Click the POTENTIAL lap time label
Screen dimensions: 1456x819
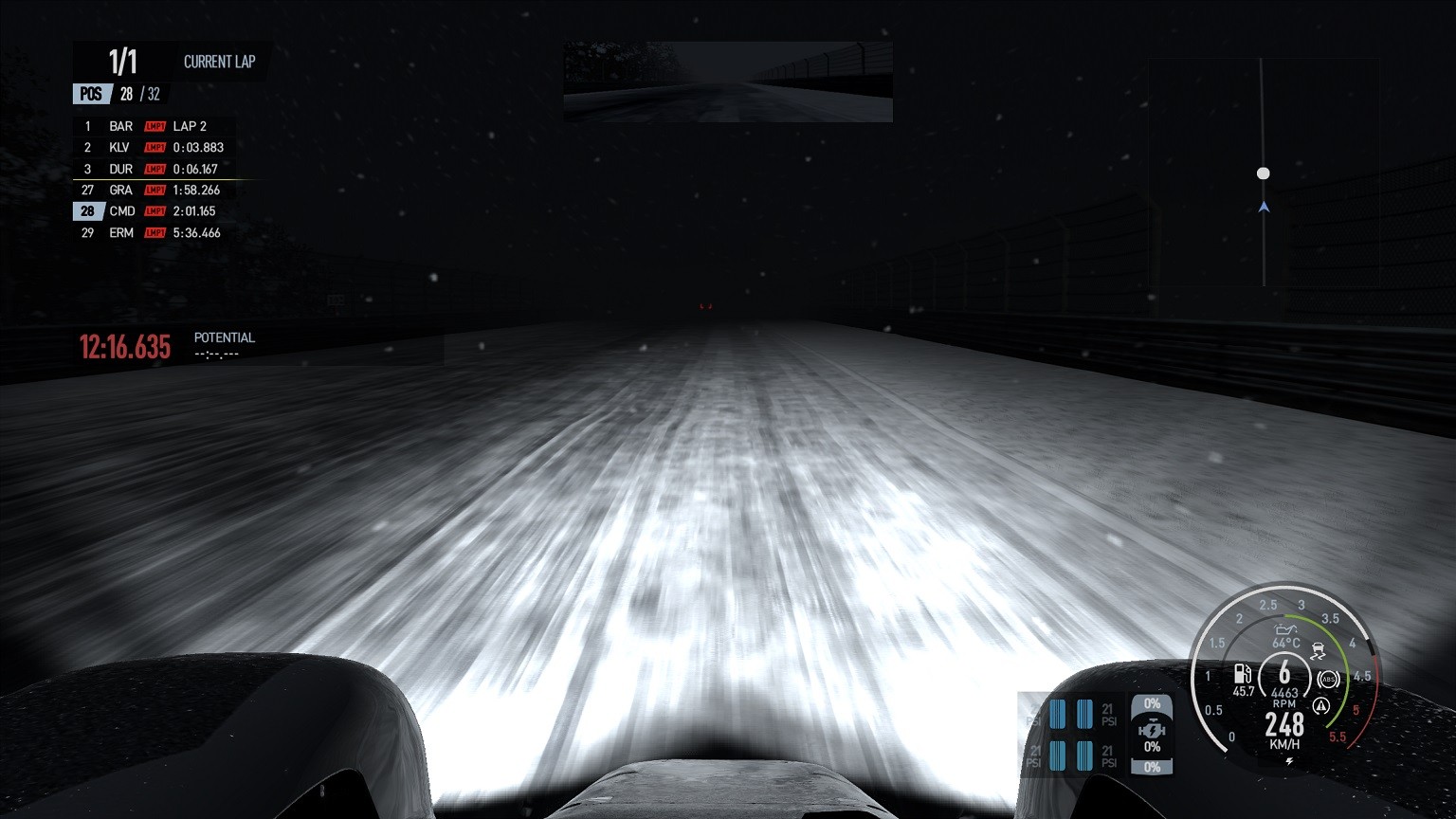(224, 337)
